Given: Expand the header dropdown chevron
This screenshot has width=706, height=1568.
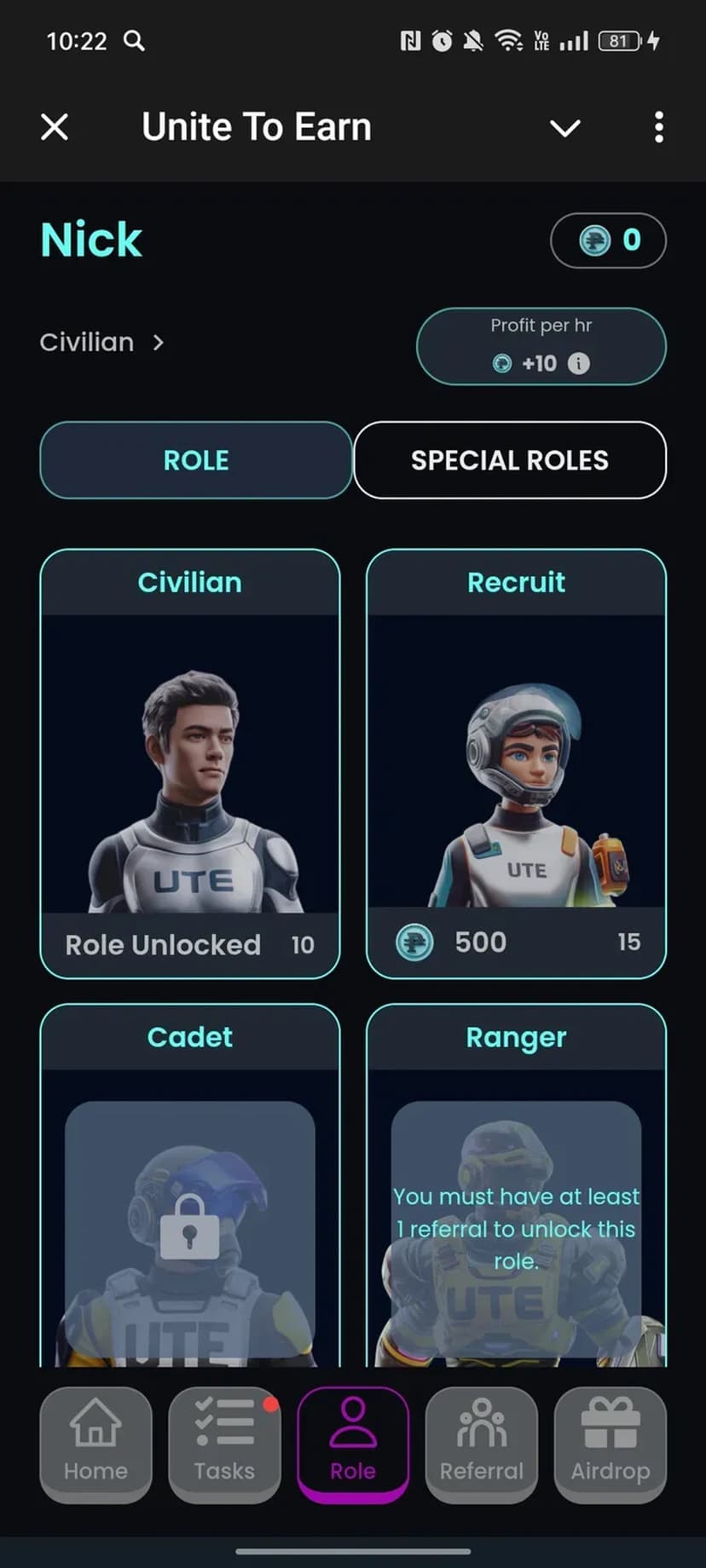Looking at the screenshot, I should [x=564, y=128].
